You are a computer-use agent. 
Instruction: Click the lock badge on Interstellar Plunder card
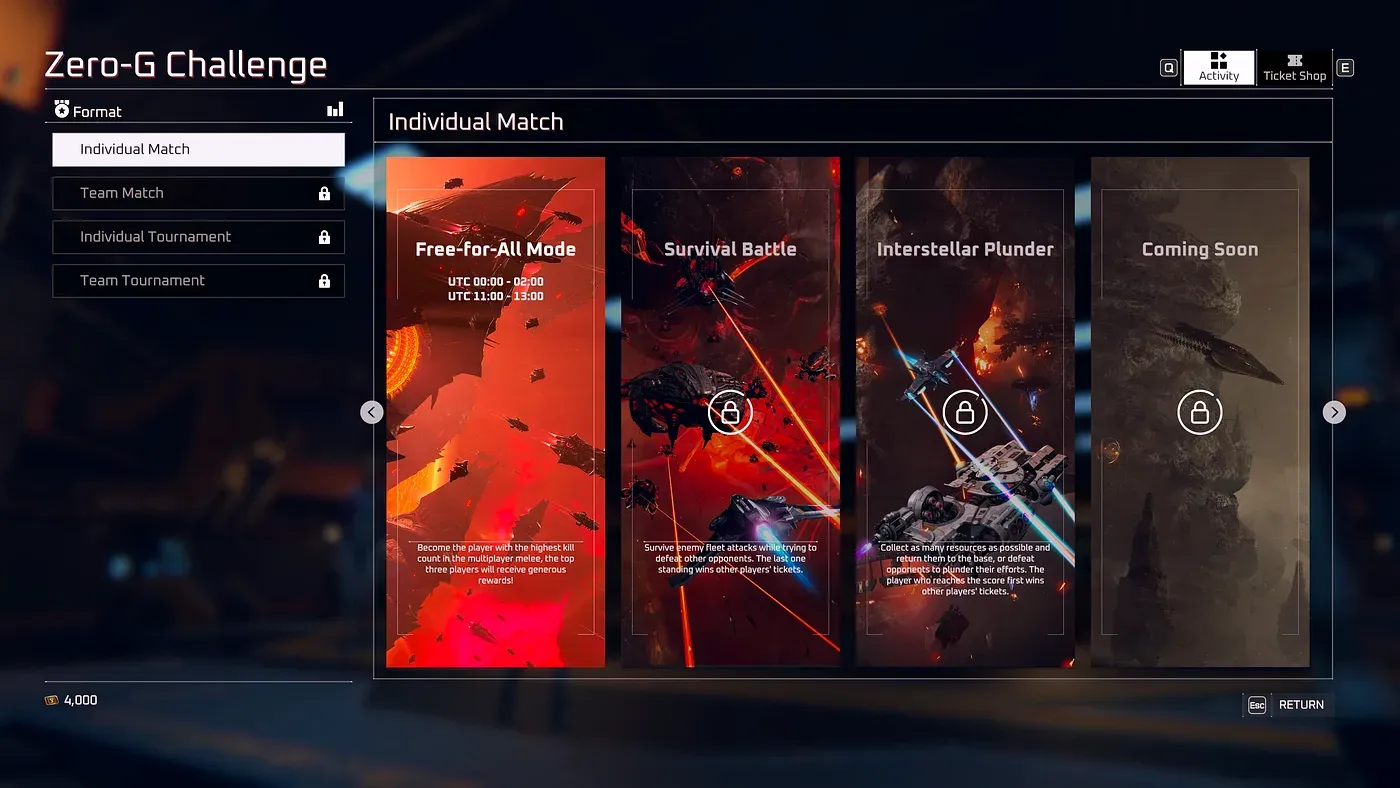pos(965,411)
